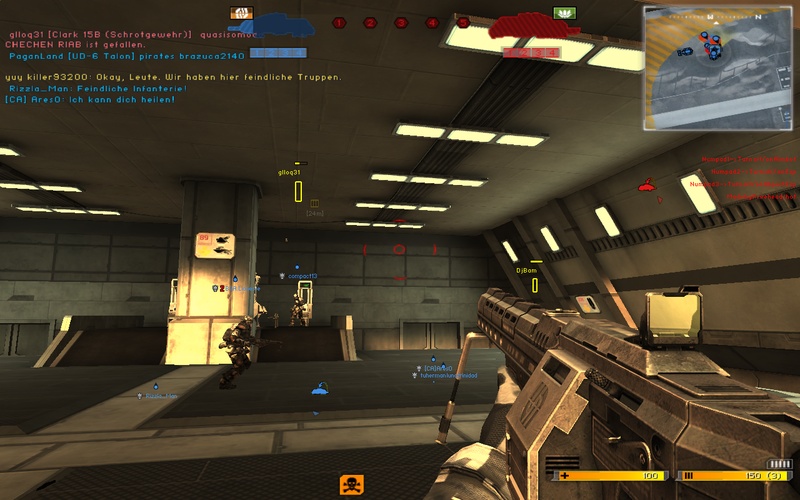Select the orange PAC faction emblem

tap(240, 14)
